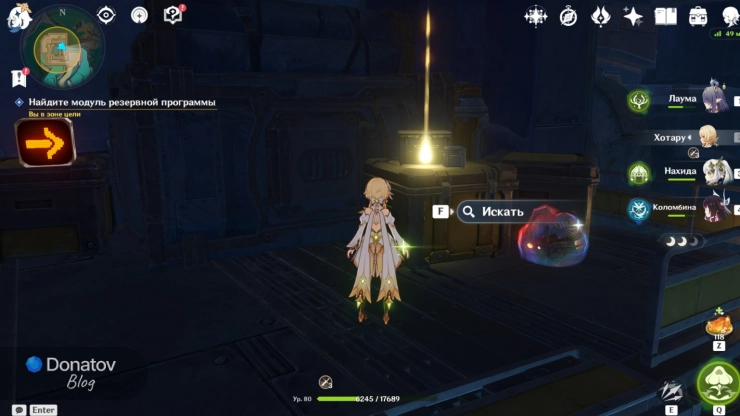The width and height of the screenshot is (740, 416).
Task: Unleash the glowing green elemental burst
Action: 717,381
